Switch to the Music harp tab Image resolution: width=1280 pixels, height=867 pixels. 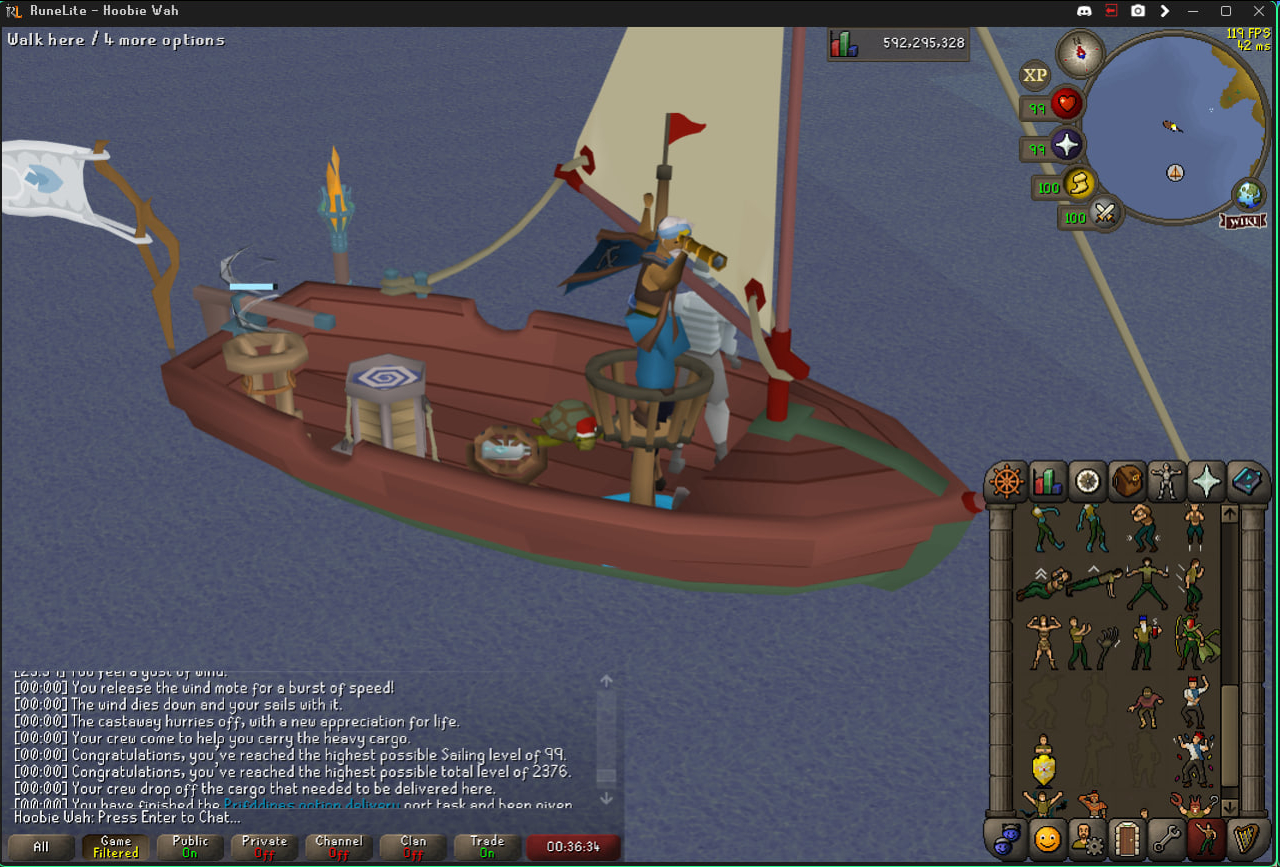click(x=1247, y=839)
